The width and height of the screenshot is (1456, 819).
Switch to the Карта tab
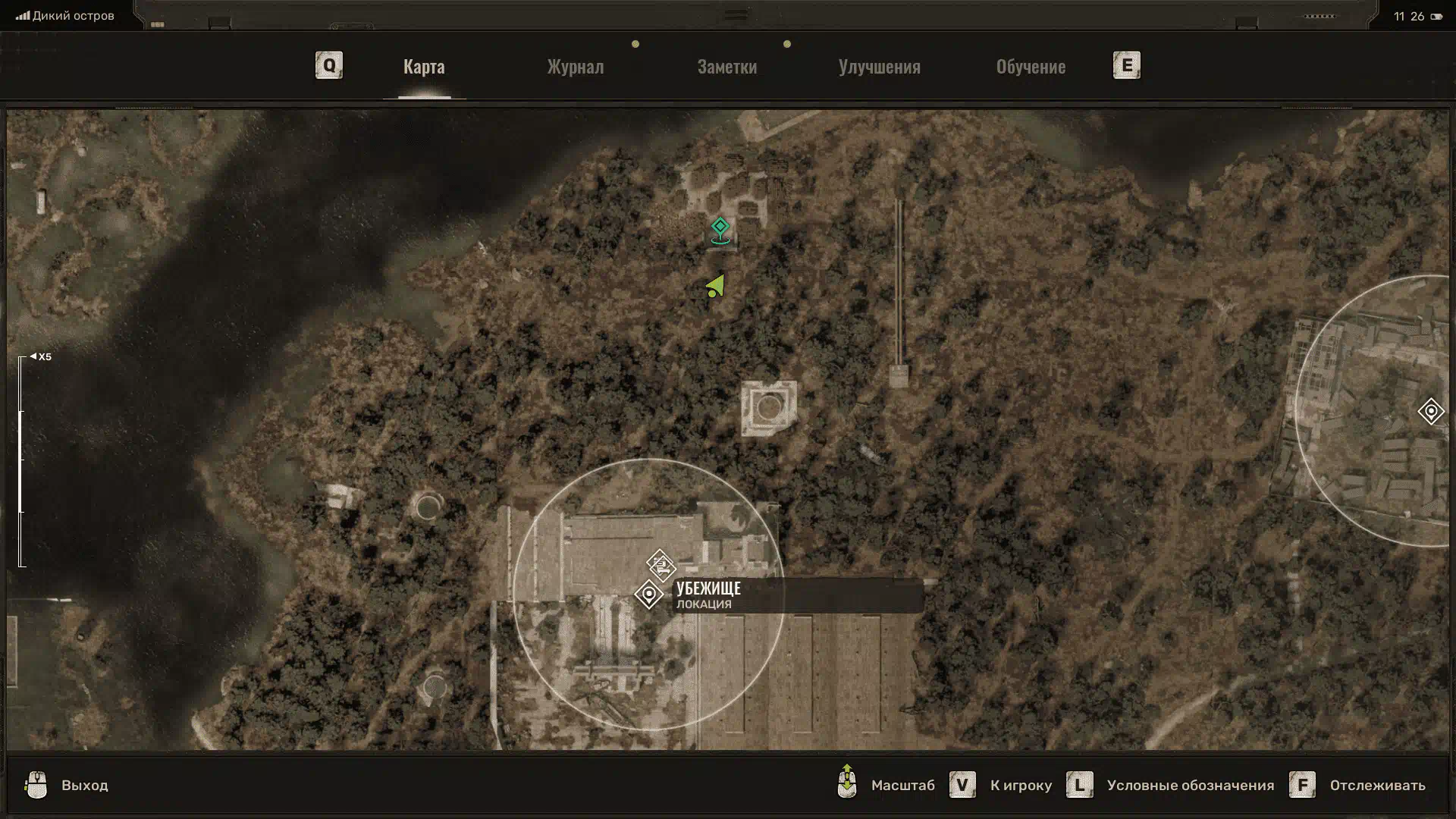[424, 67]
